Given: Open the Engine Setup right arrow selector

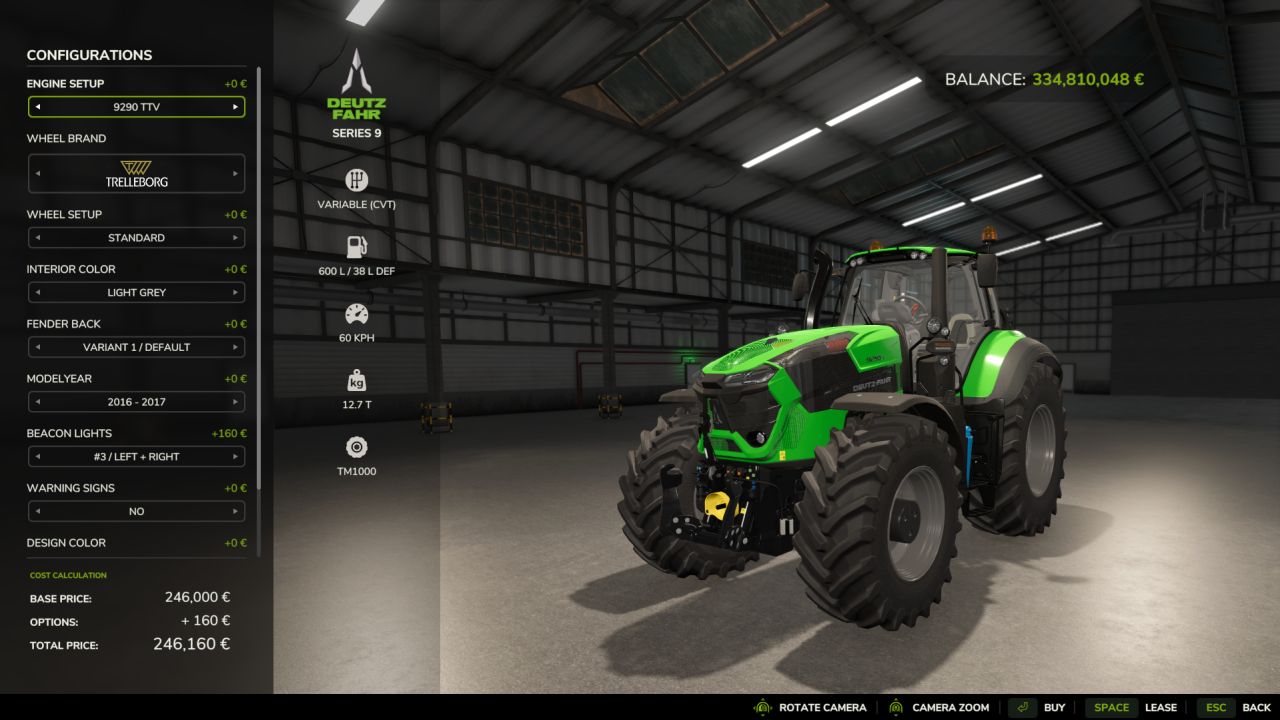Looking at the screenshot, I should click(236, 106).
